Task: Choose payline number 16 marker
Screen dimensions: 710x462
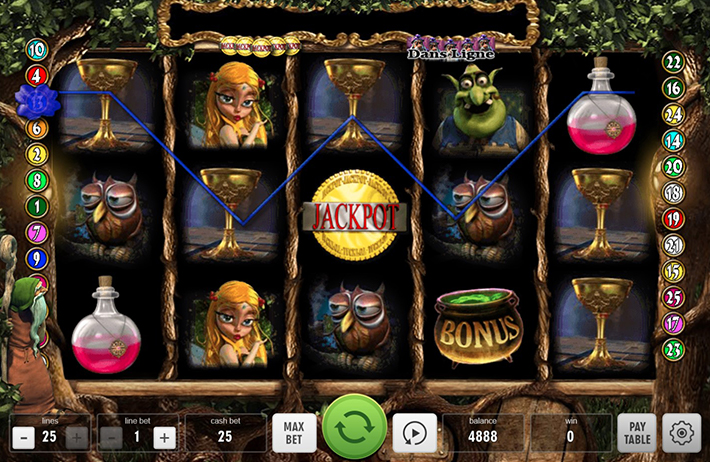Action: [x=673, y=88]
